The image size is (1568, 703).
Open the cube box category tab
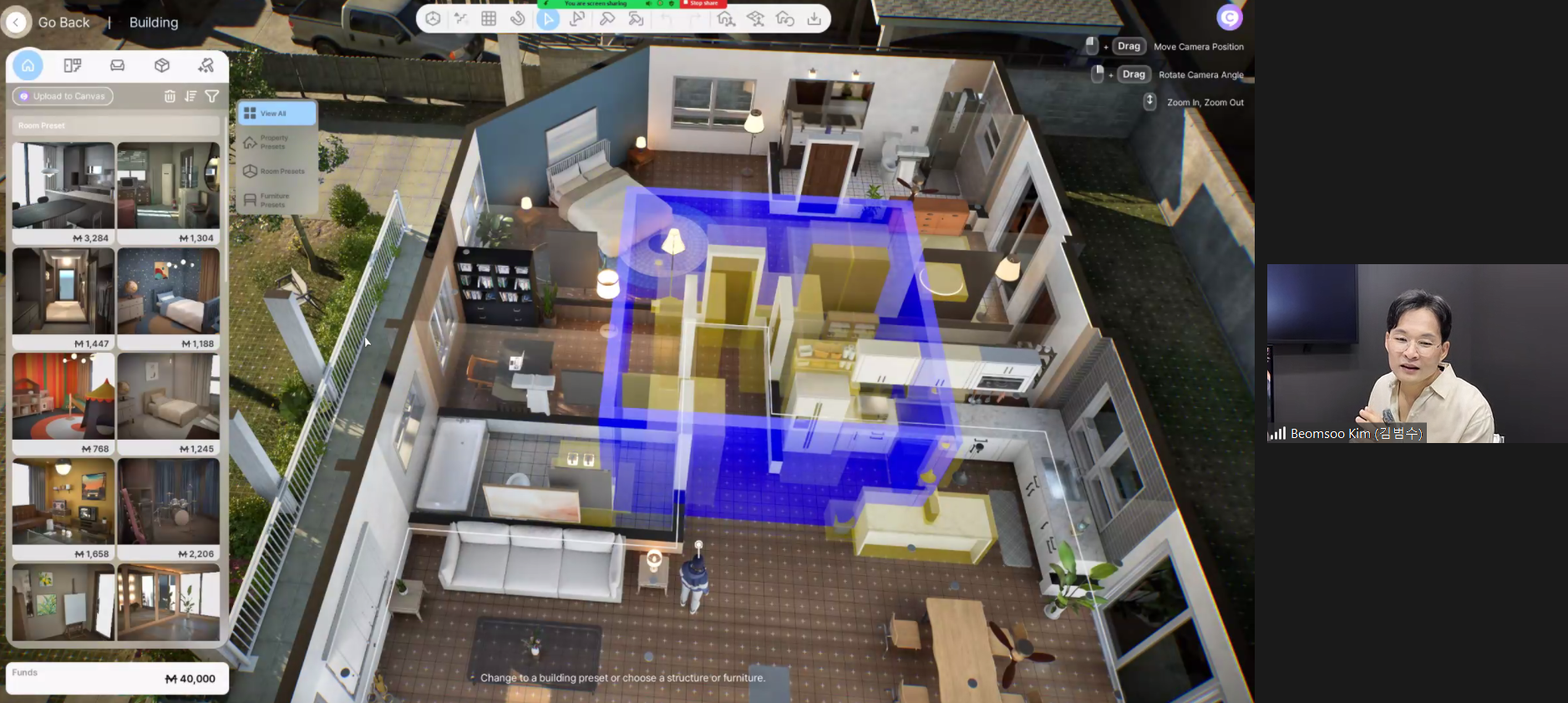pos(162,65)
